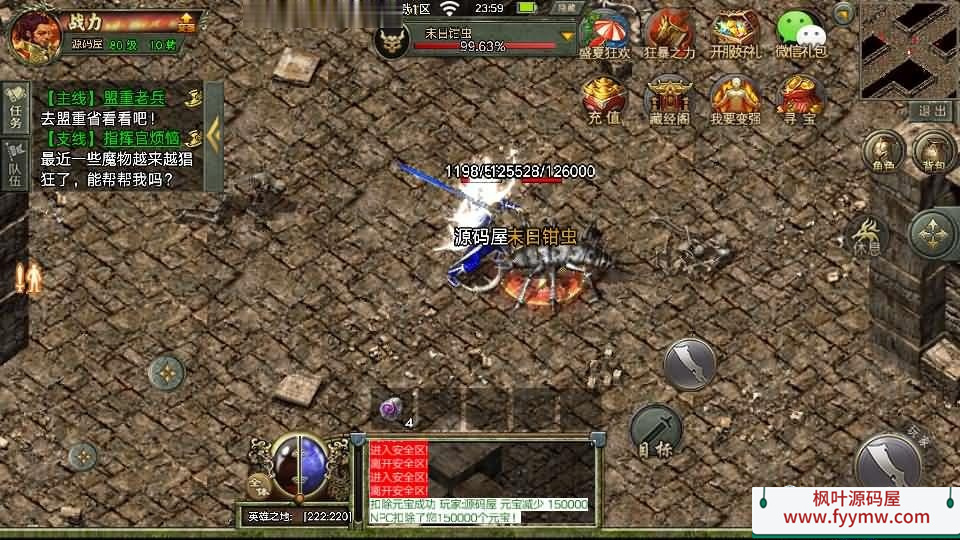
Task: Open the 充值 recharge shop
Action: pos(604,100)
